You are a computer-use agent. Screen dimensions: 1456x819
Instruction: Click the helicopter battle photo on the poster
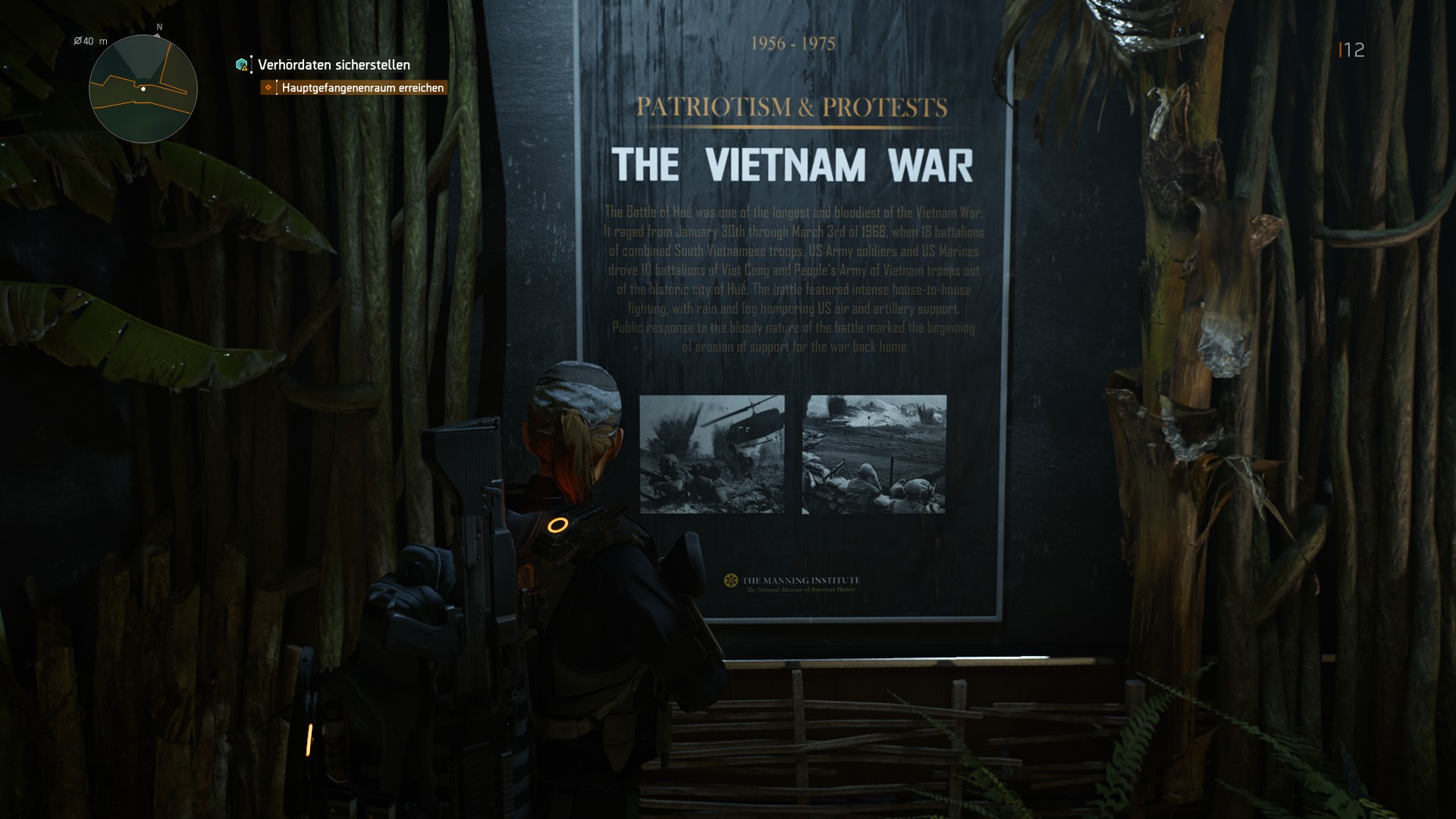711,456
